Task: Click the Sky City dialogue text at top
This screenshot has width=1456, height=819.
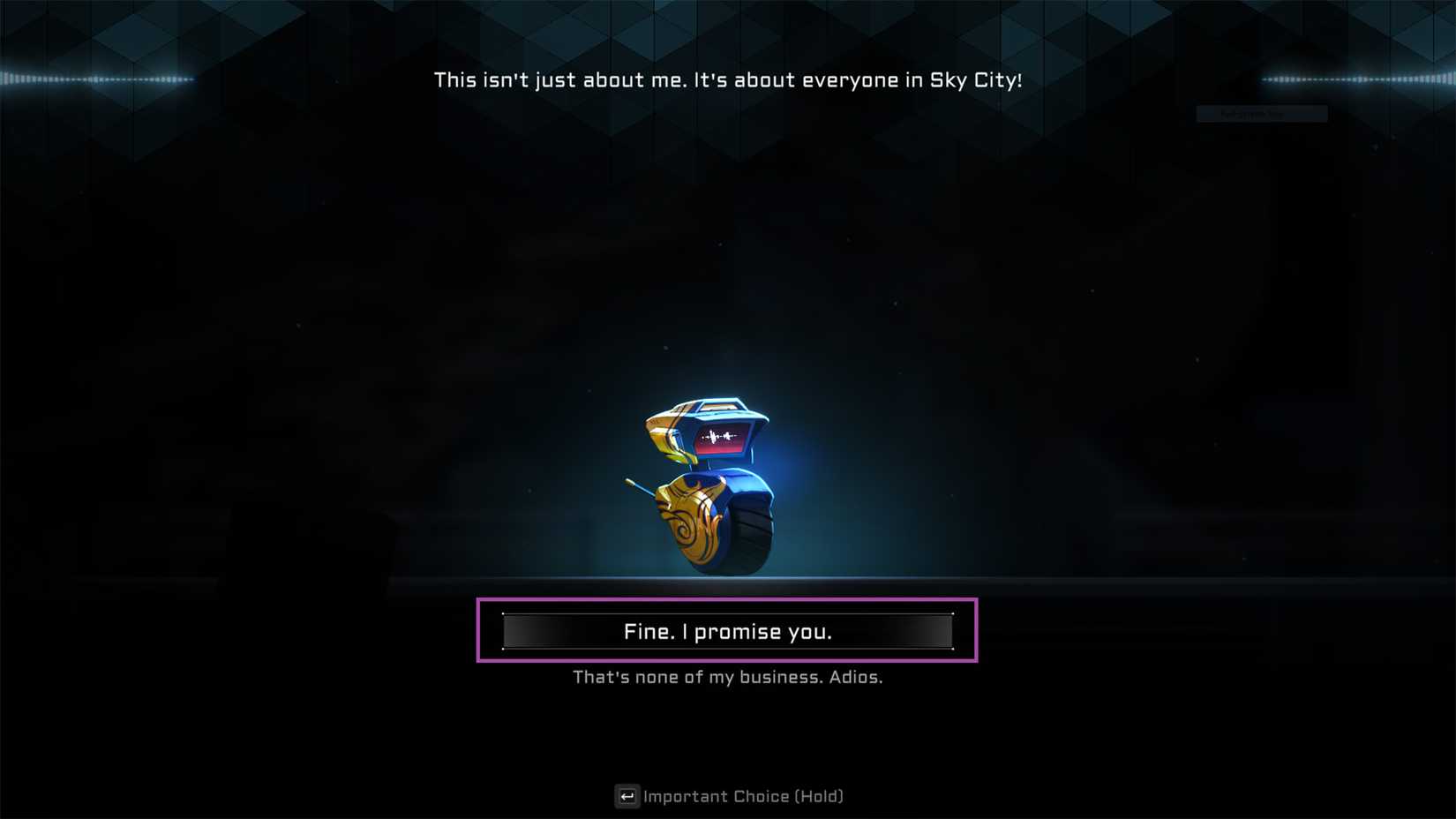Action: pos(728,79)
